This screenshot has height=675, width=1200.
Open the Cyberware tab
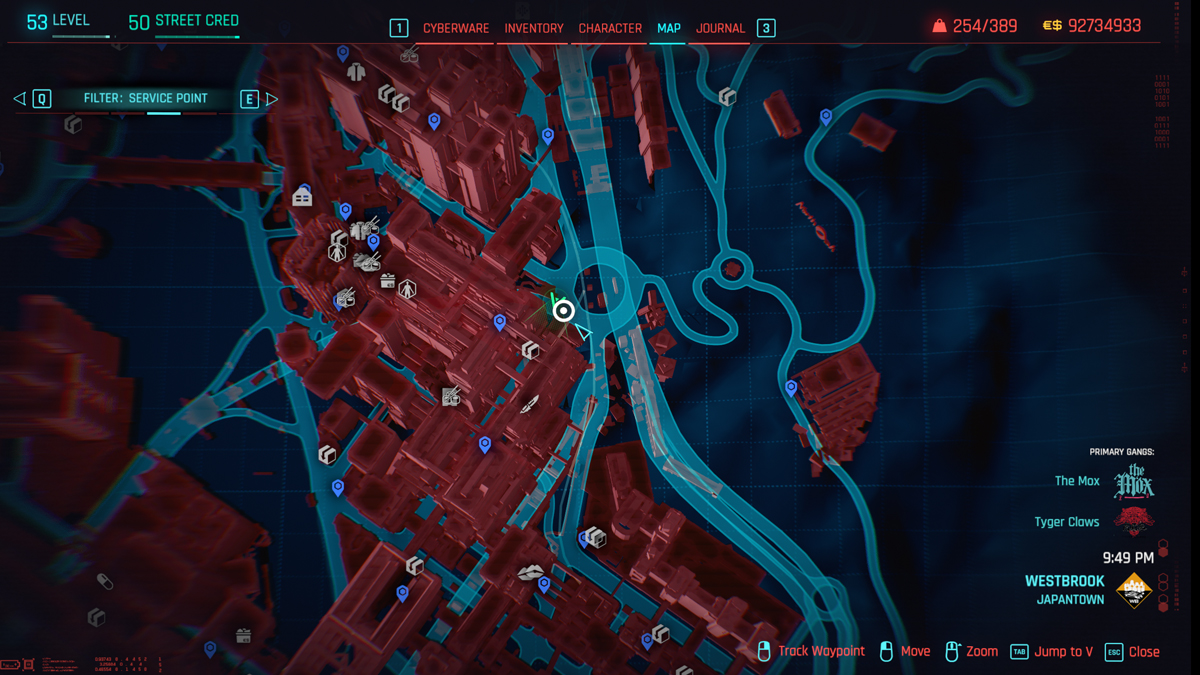455,28
